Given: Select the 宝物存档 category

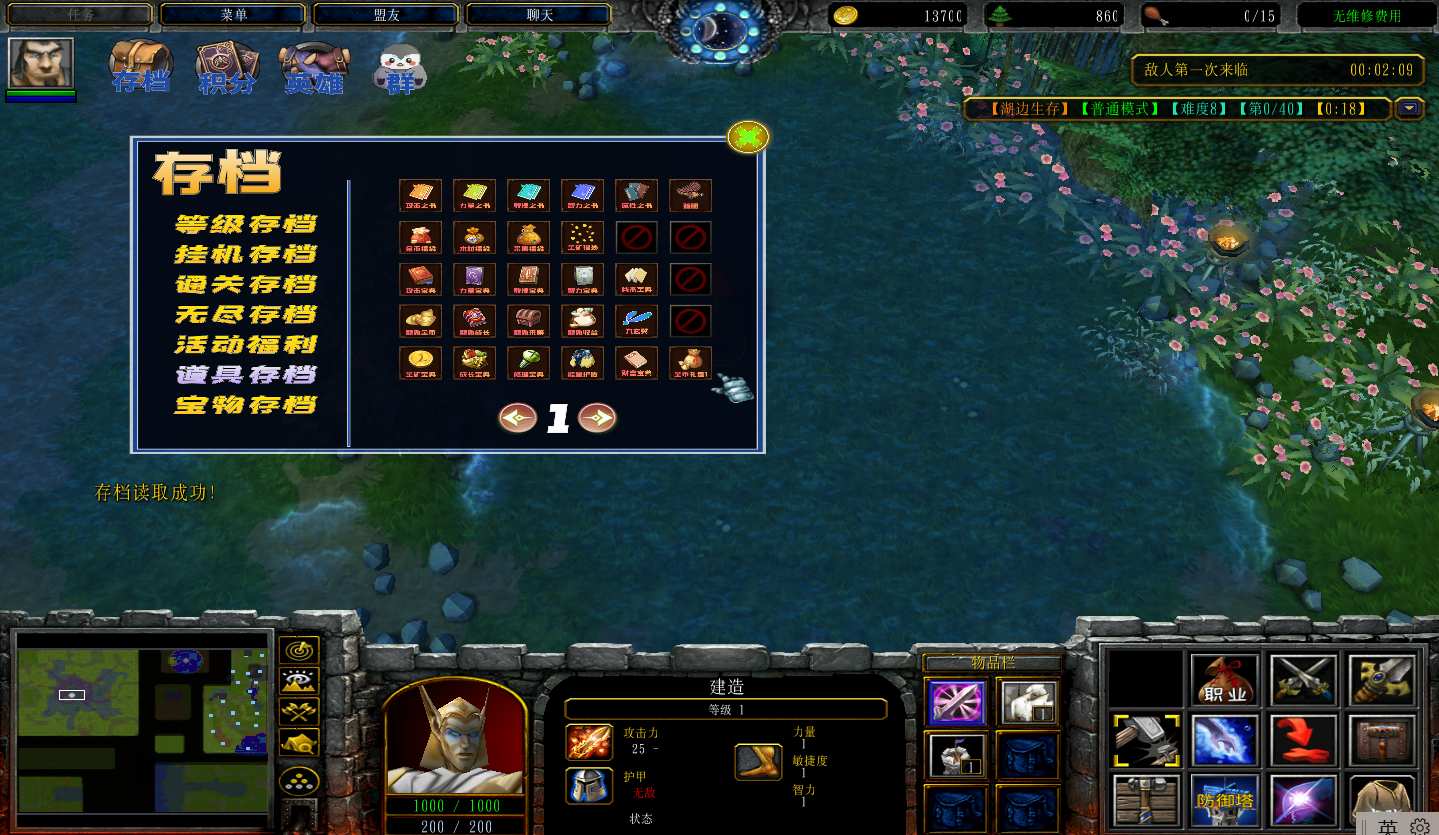Looking at the screenshot, I should [x=246, y=404].
